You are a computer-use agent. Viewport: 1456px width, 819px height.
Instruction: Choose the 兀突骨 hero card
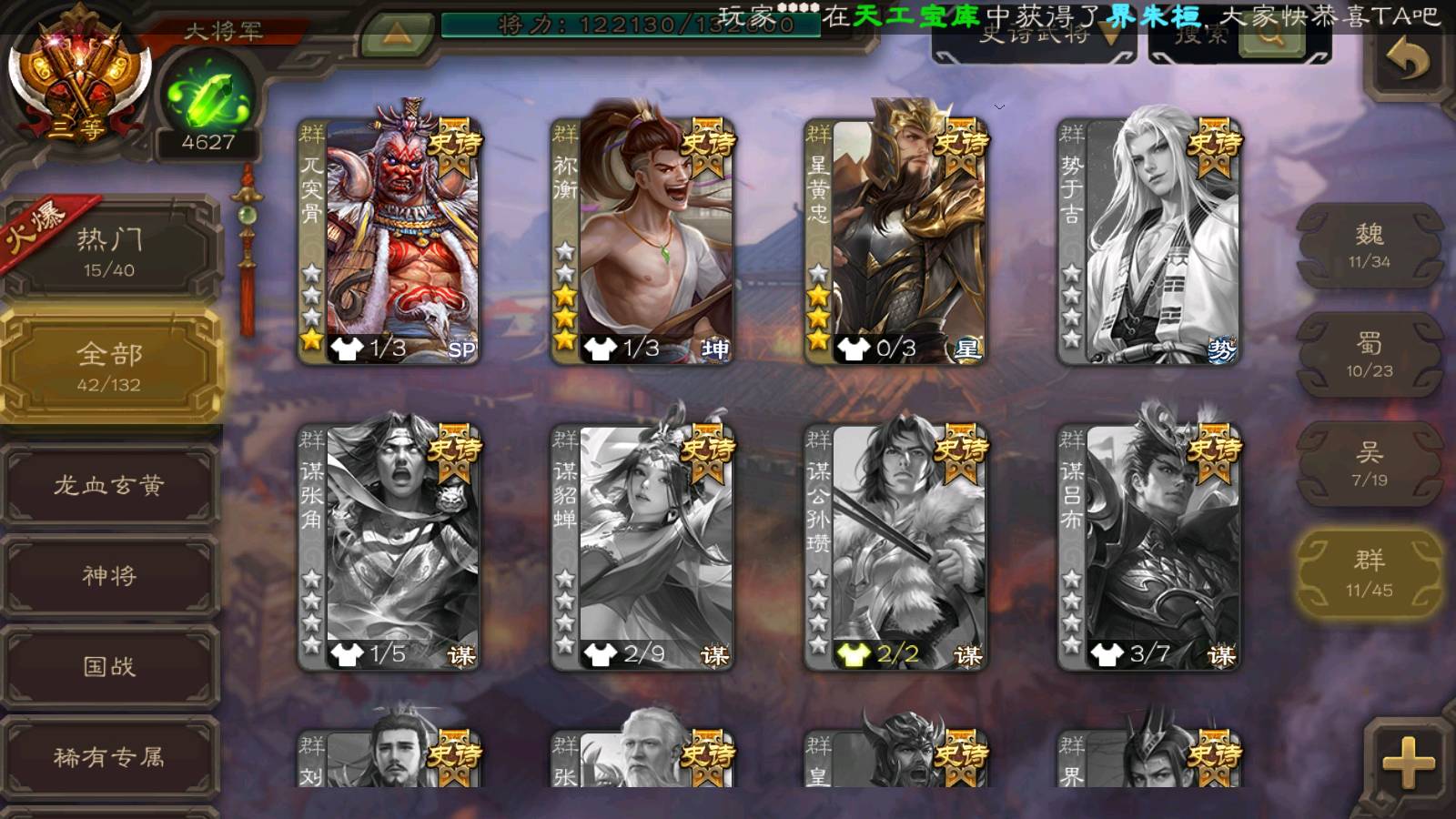[x=389, y=241]
